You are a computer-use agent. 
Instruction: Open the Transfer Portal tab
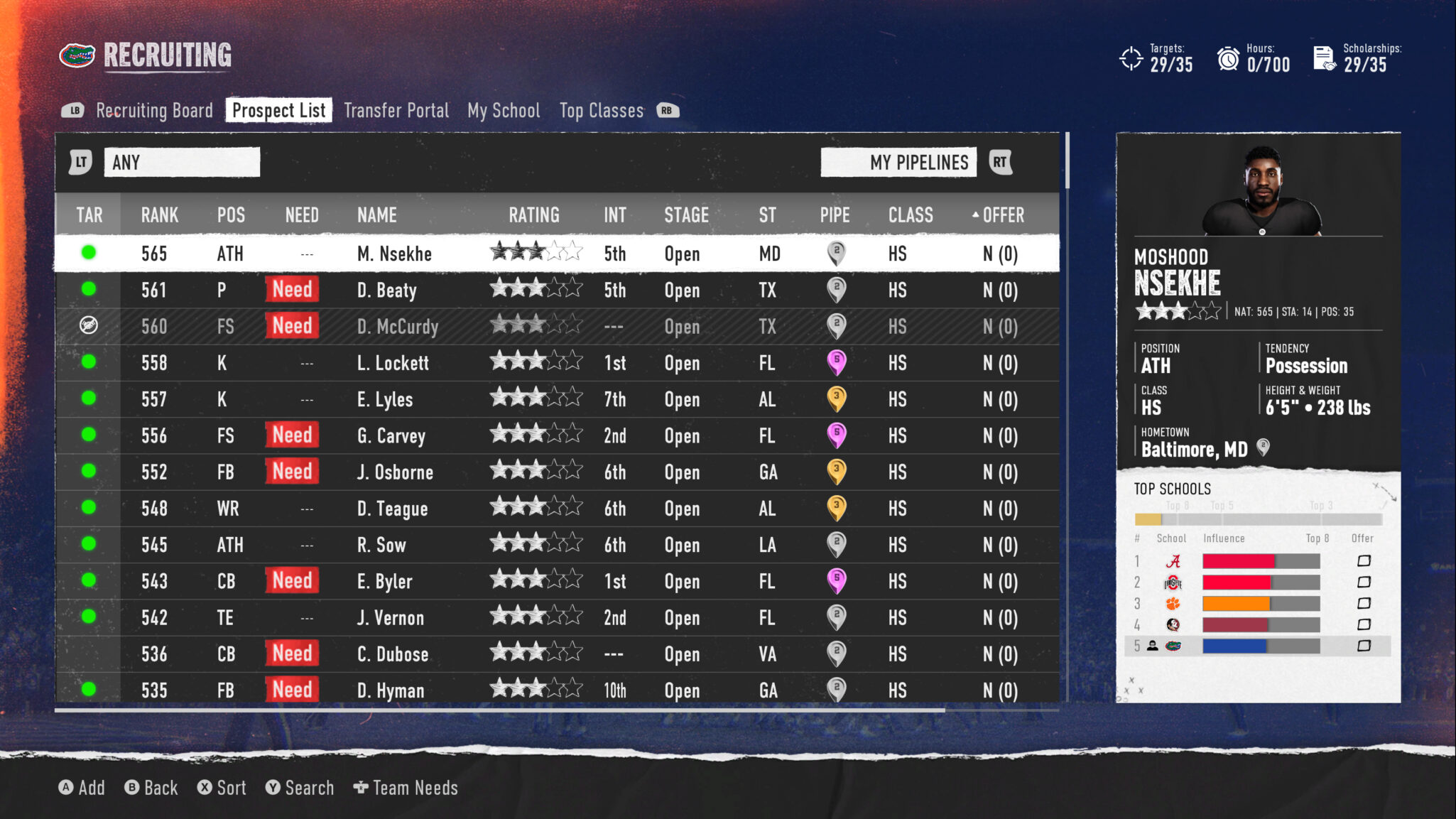tap(396, 111)
